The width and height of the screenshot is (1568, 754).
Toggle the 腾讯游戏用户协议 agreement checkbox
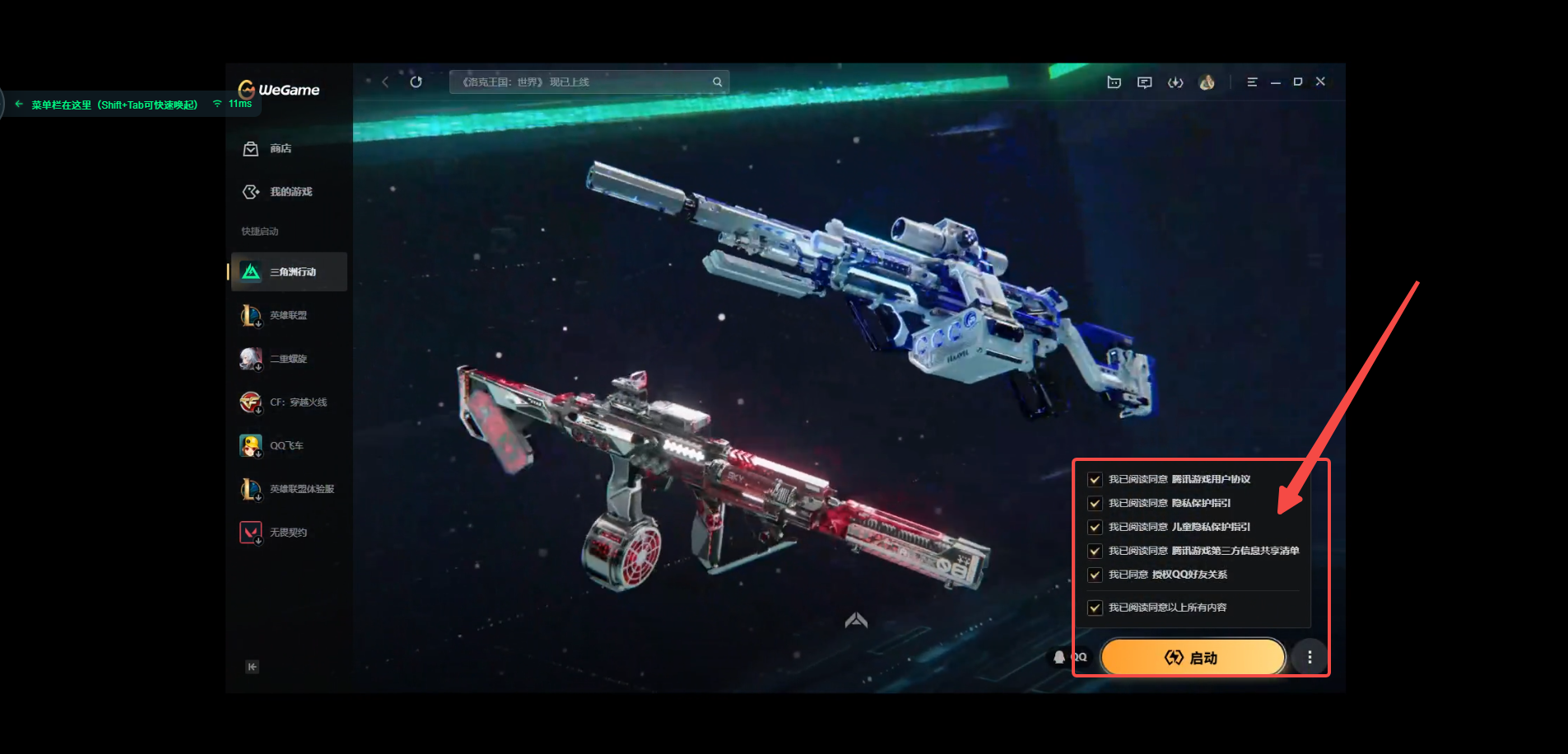pyautogui.click(x=1095, y=479)
